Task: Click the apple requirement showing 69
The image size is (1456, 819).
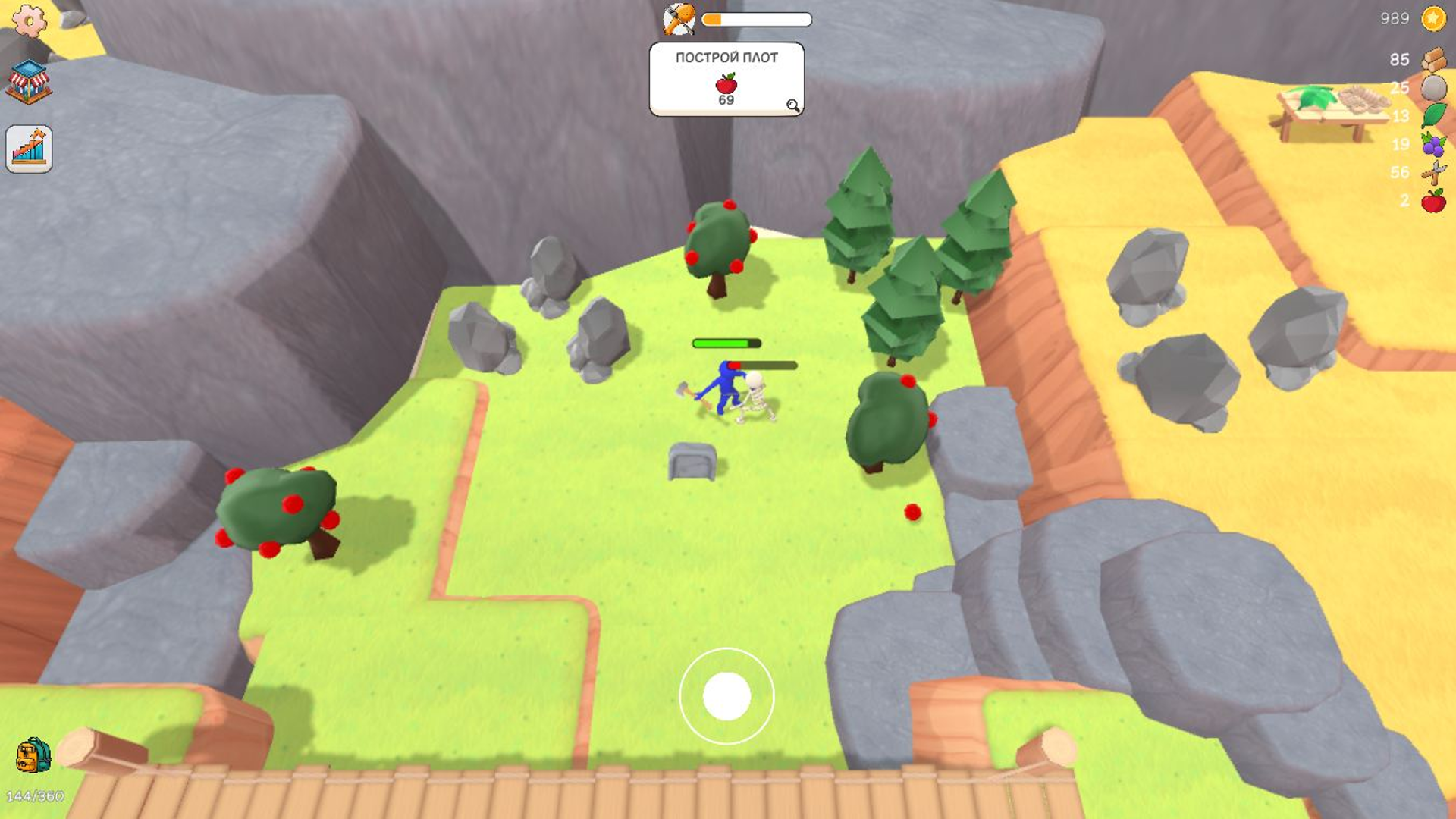Action: pos(723,87)
